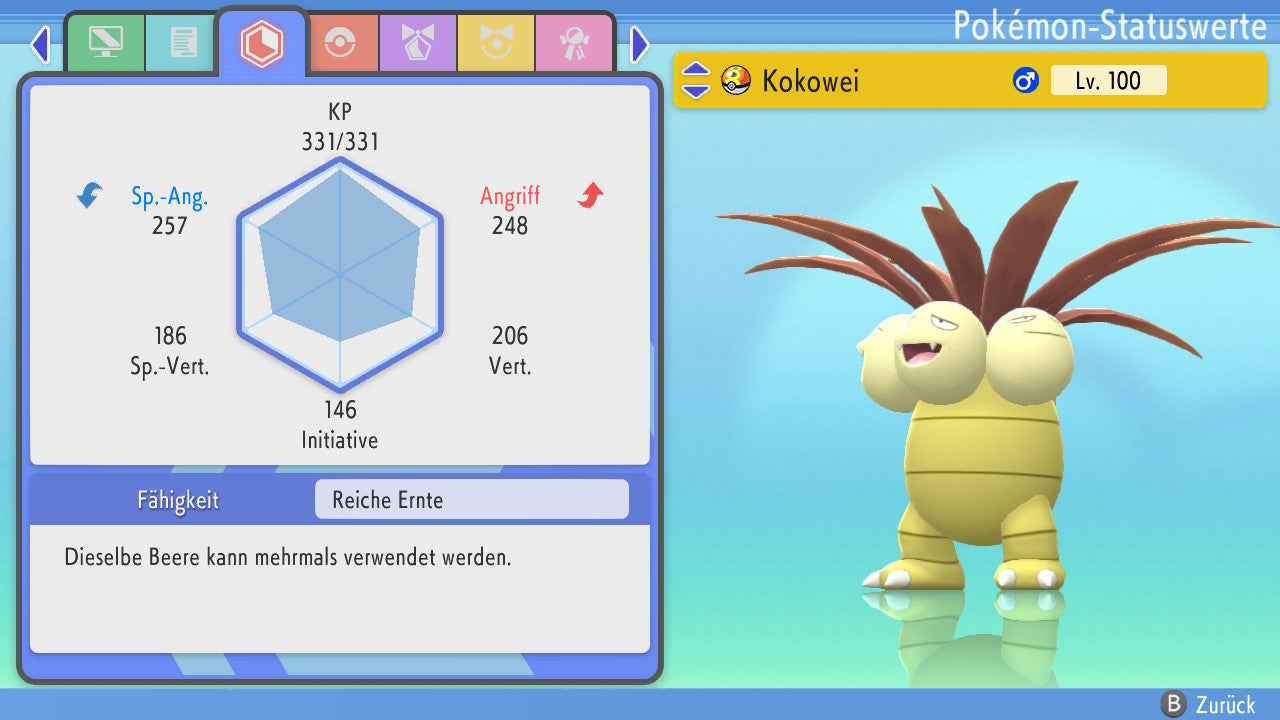Open the purple contest condition tab
1280x720 pixels.
pyautogui.click(x=418, y=43)
